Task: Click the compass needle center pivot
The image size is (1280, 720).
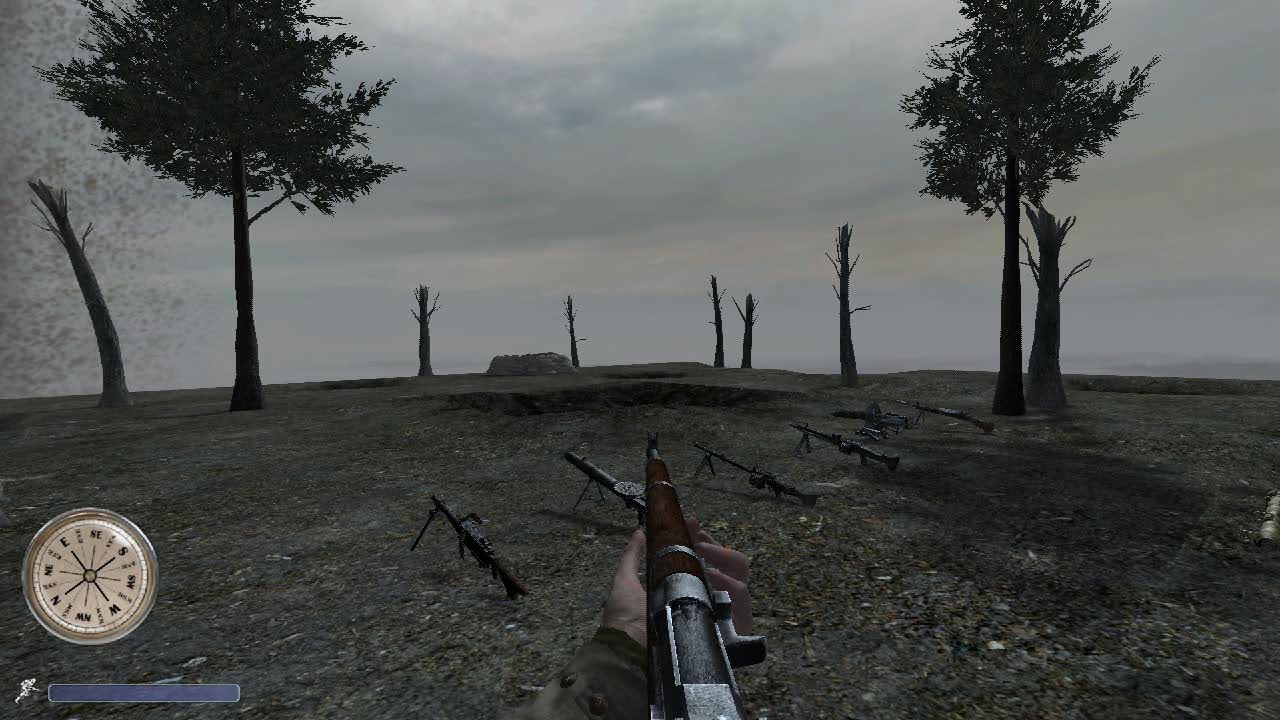Action: click(90, 574)
